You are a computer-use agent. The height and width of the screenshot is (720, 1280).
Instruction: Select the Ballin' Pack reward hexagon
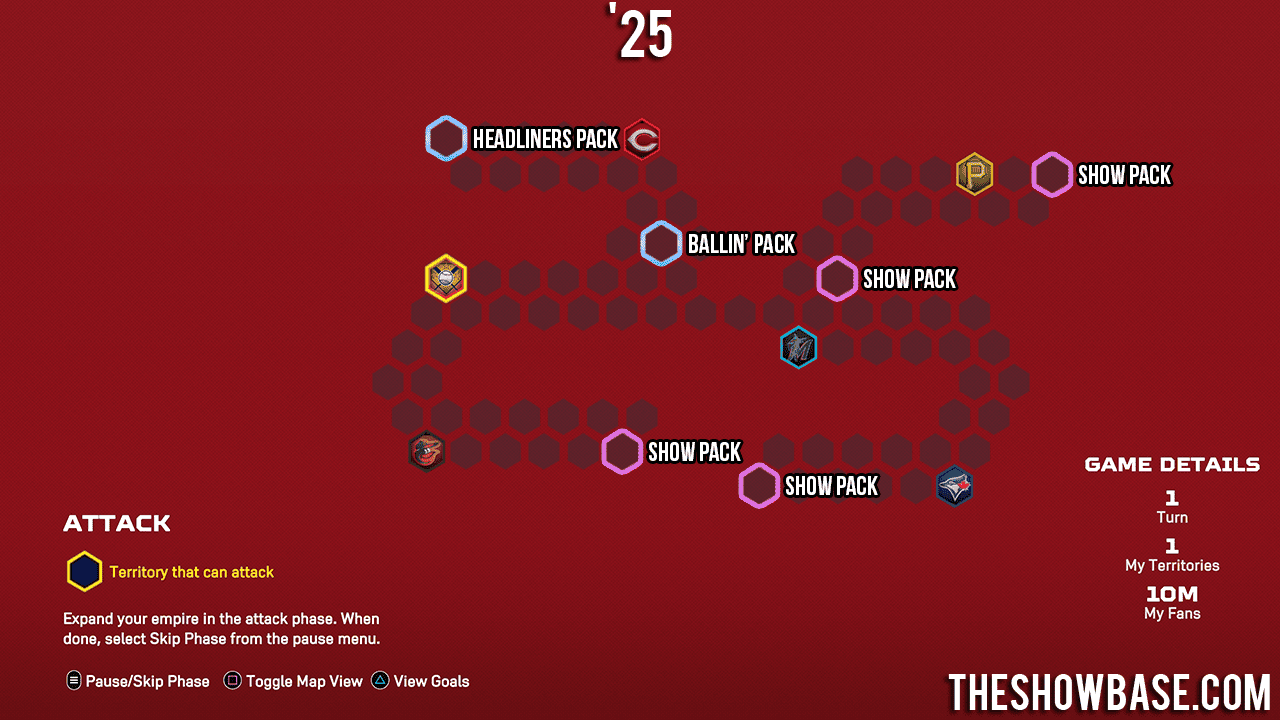(661, 243)
